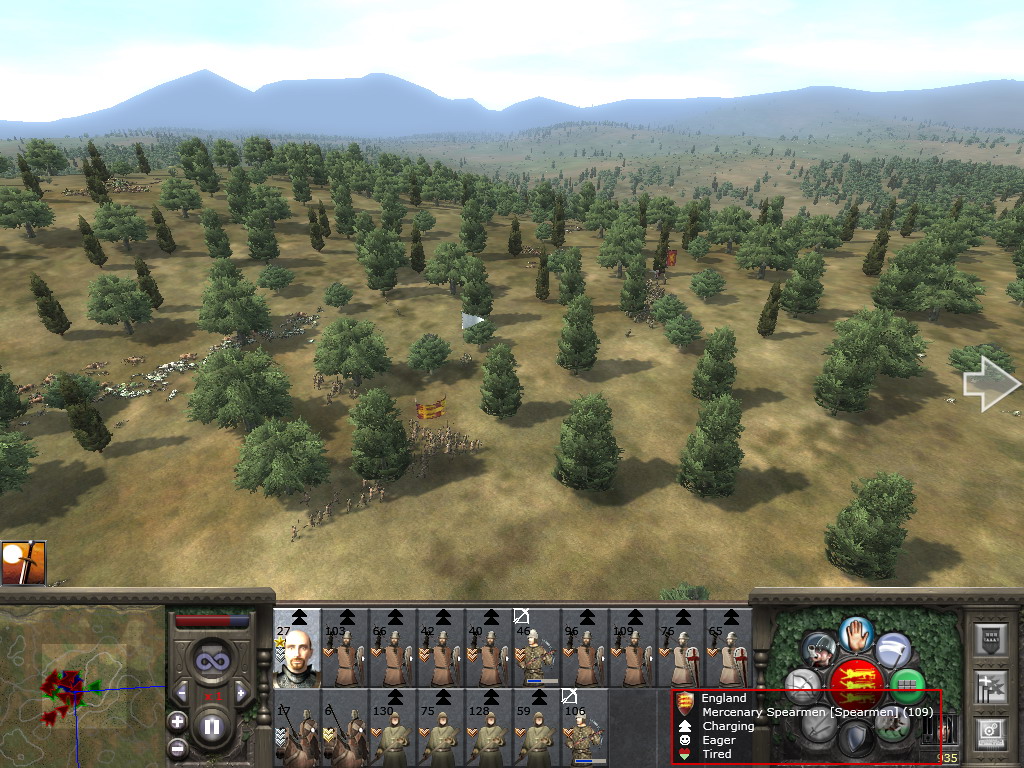Screen dimensions: 1024x768
Task: Zoom in the minimap
Action: point(177,720)
